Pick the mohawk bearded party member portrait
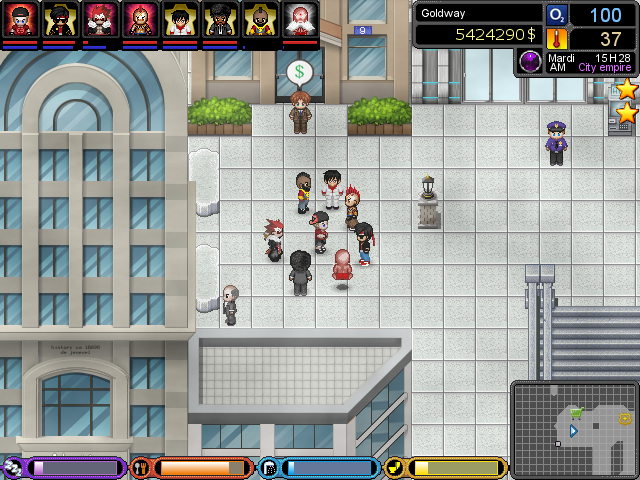 coord(260,19)
